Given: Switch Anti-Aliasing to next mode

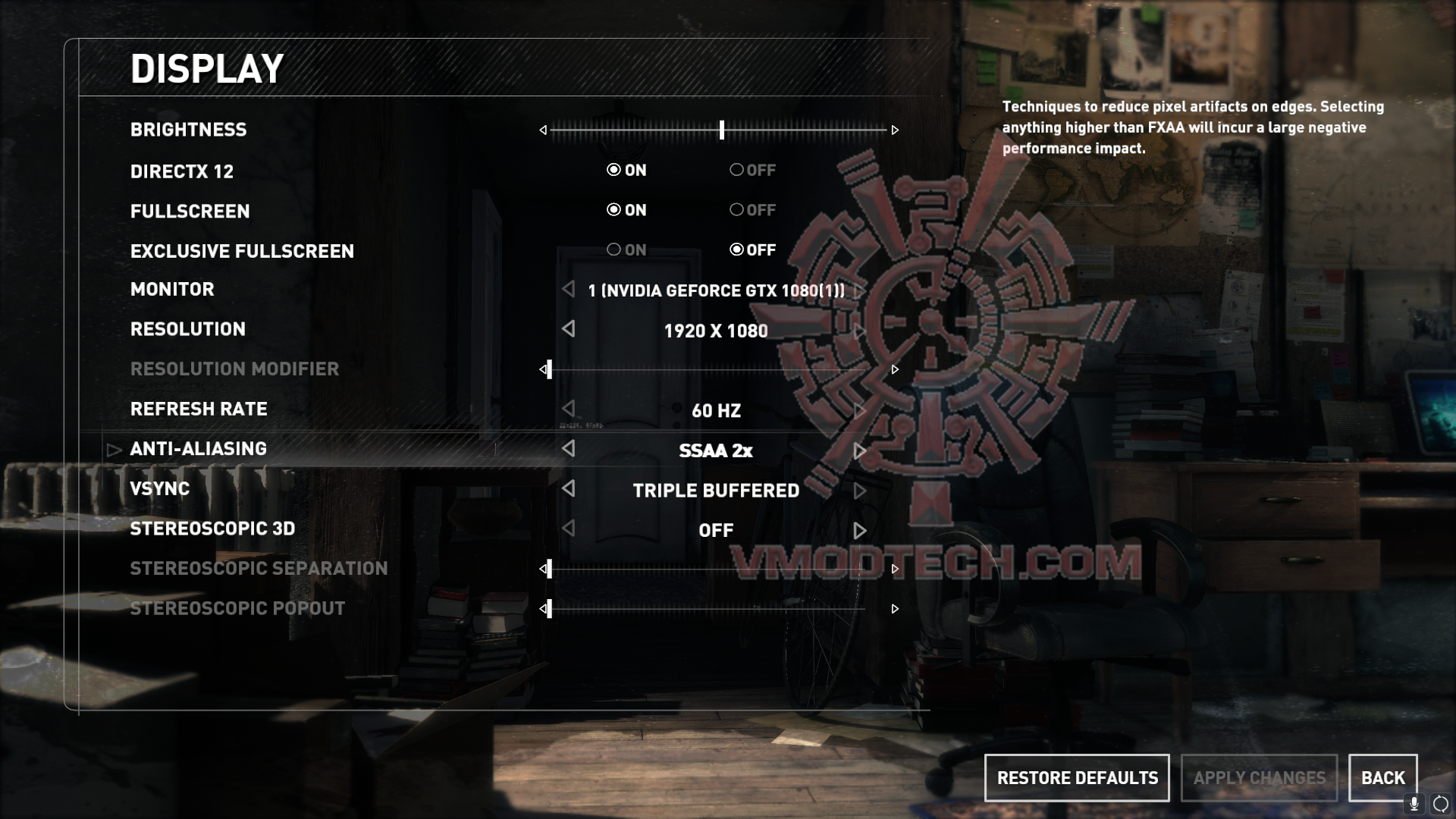Looking at the screenshot, I should (x=859, y=451).
